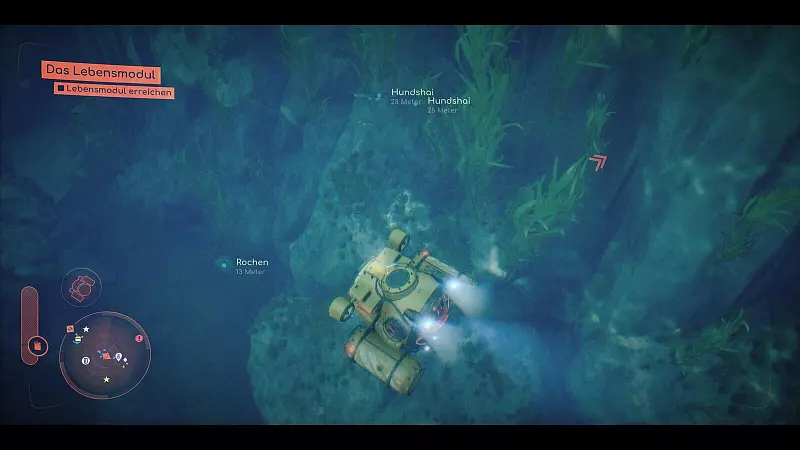
Task: Select the Rochen creature marker
Action: (223, 264)
